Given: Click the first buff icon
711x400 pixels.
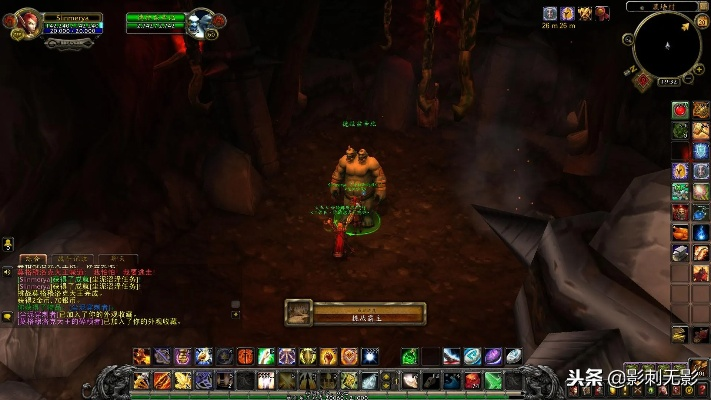Looking at the screenshot, I should tap(550, 13).
